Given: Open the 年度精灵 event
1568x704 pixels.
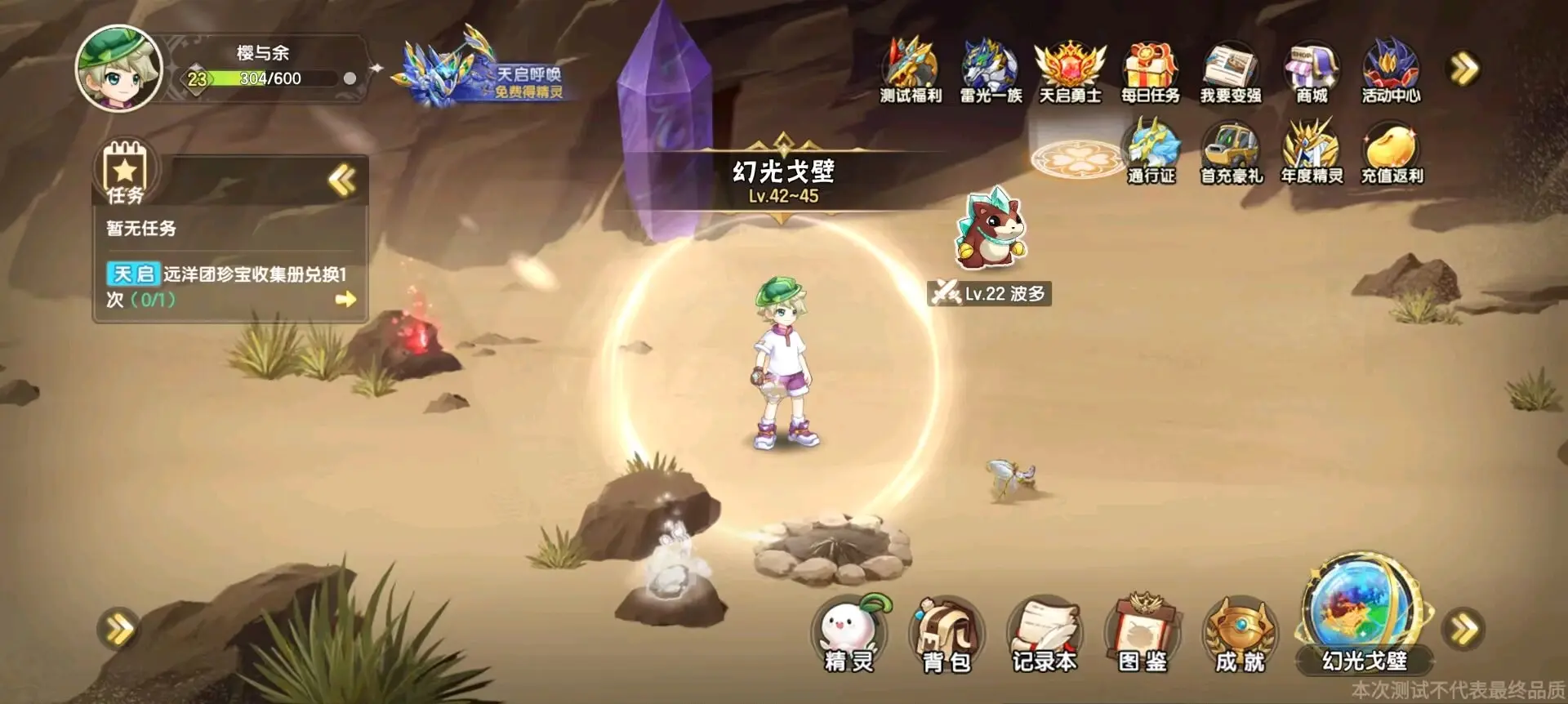Looking at the screenshot, I should (1311, 153).
